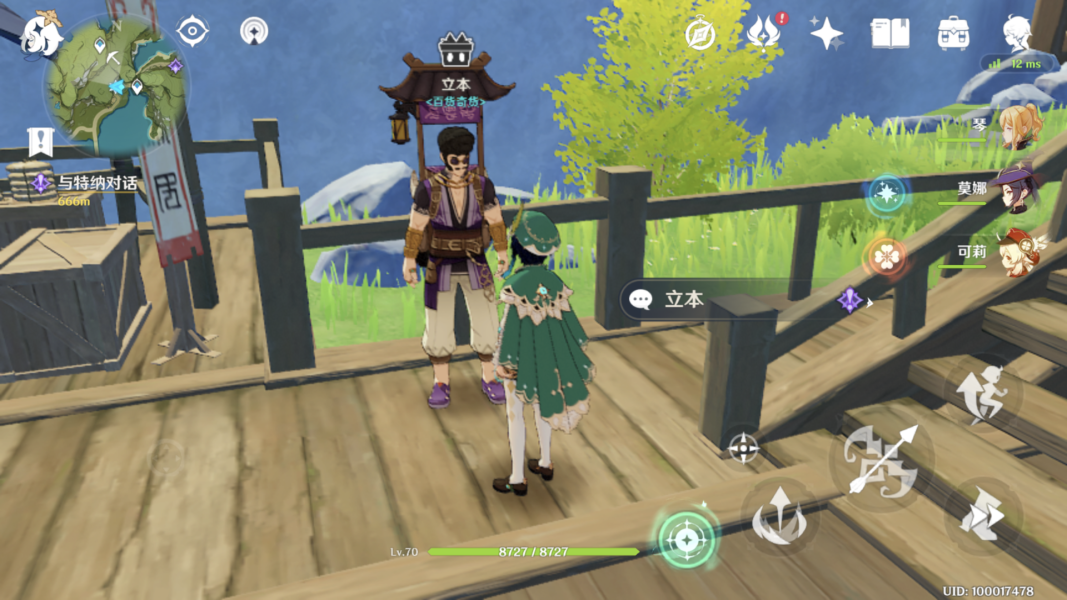1067x600 pixels.
Task: Toggle the green aiming mode button
Action: (686, 540)
